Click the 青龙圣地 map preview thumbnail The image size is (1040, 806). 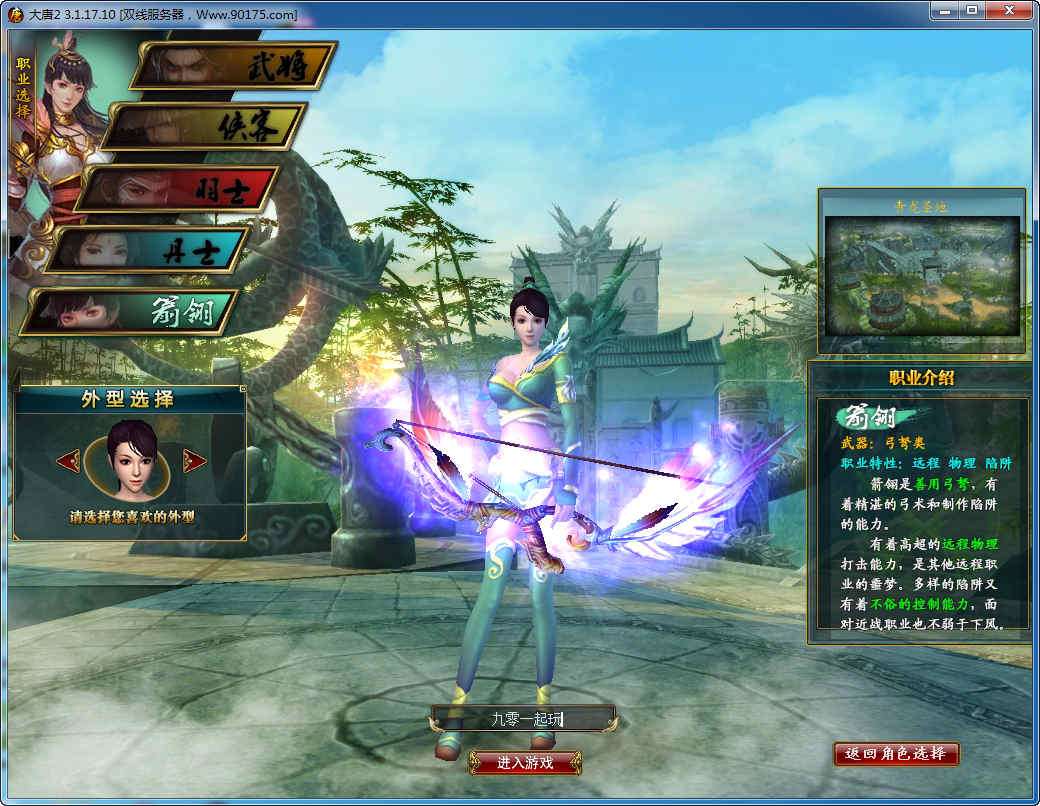coord(921,277)
